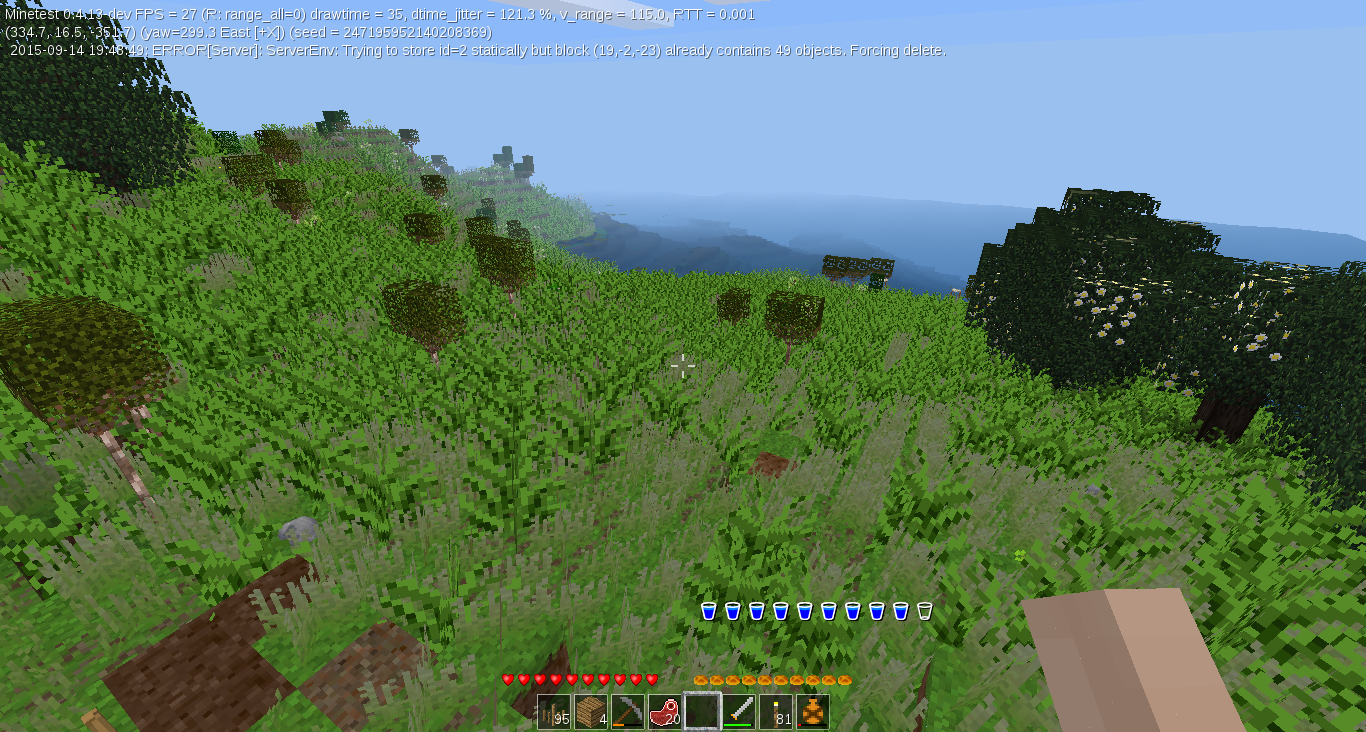
Task: Click the green durability bar under the sword
Action: [737, 725]
